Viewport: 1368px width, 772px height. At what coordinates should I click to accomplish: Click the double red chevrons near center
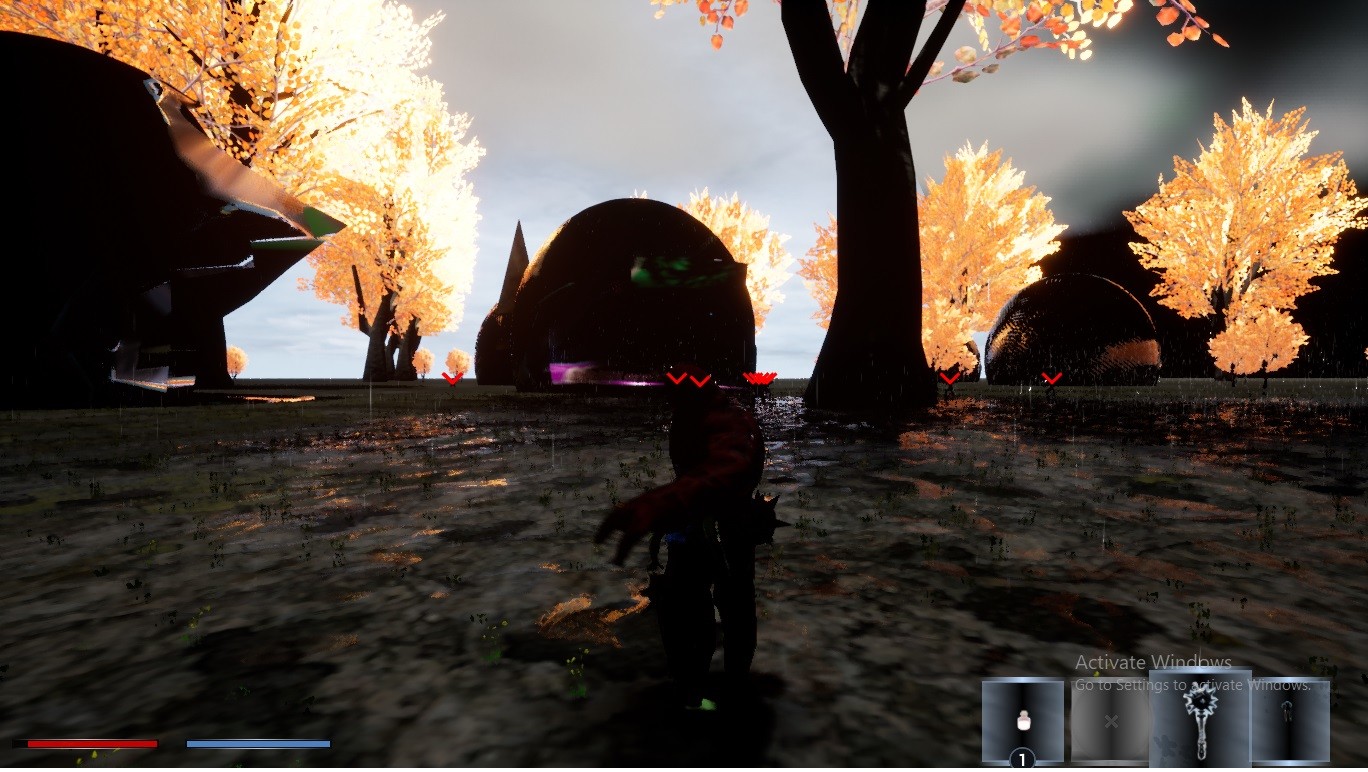pyautogui.click(x=688, y=379)
